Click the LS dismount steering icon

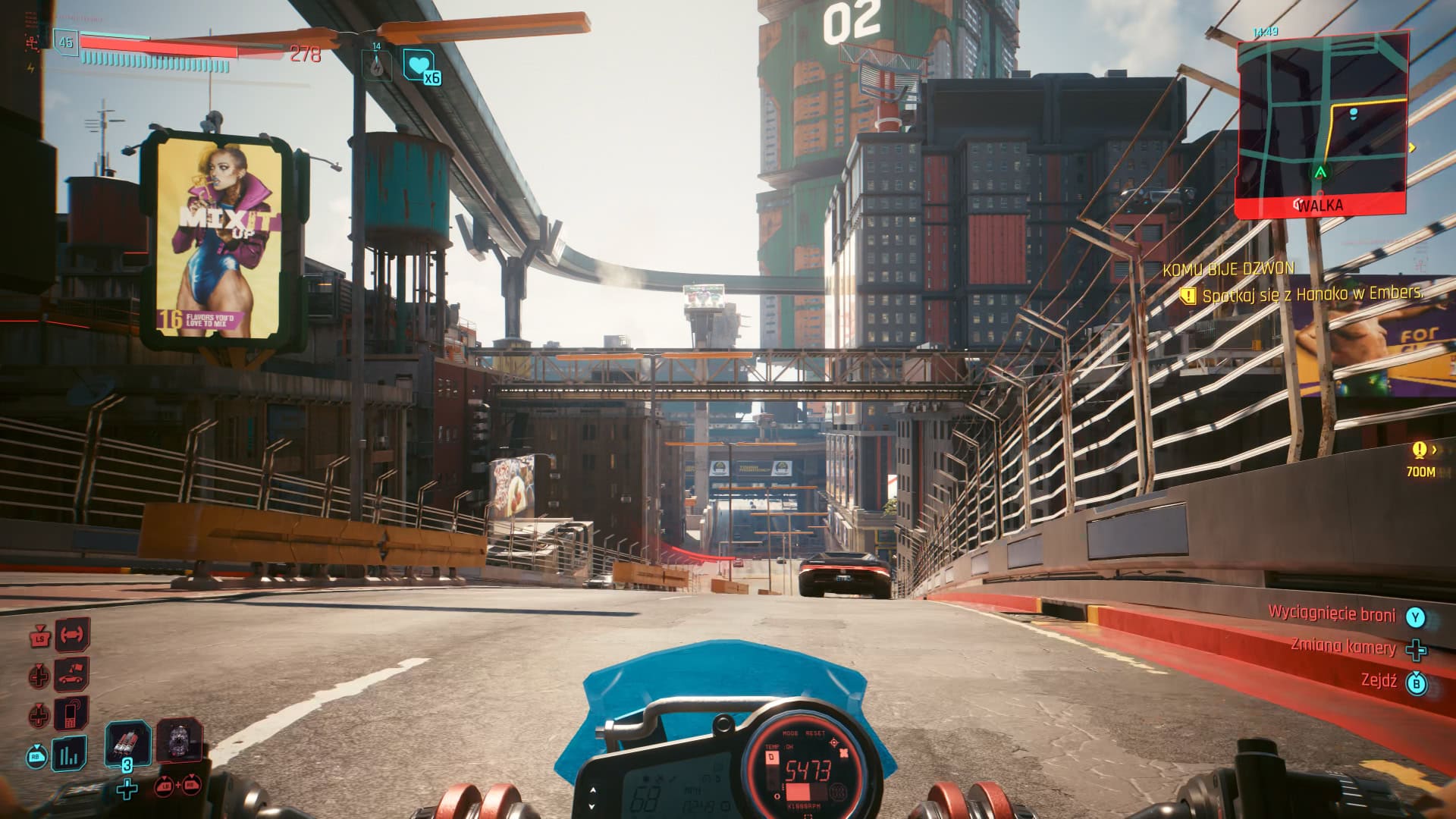point(39,639)
